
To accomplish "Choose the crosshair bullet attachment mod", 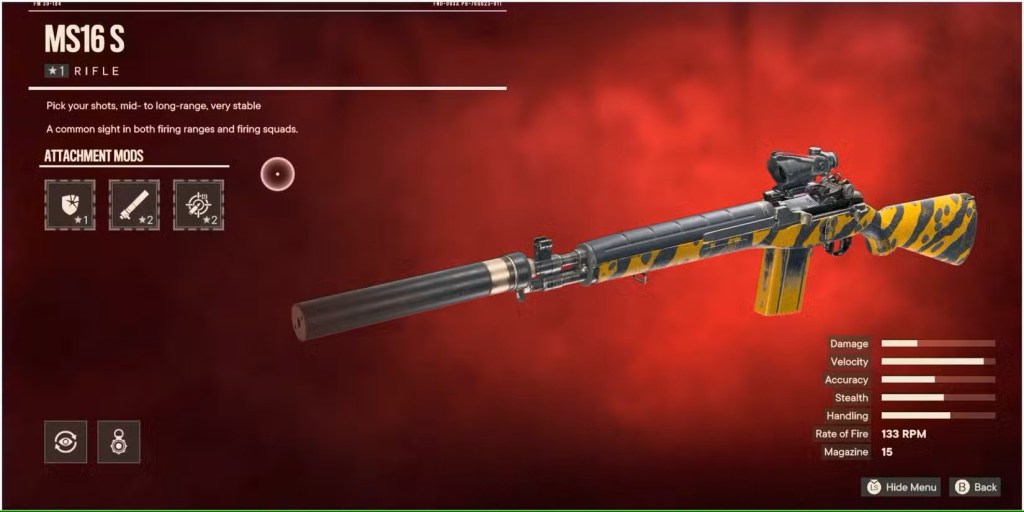I will click(198, 205).
